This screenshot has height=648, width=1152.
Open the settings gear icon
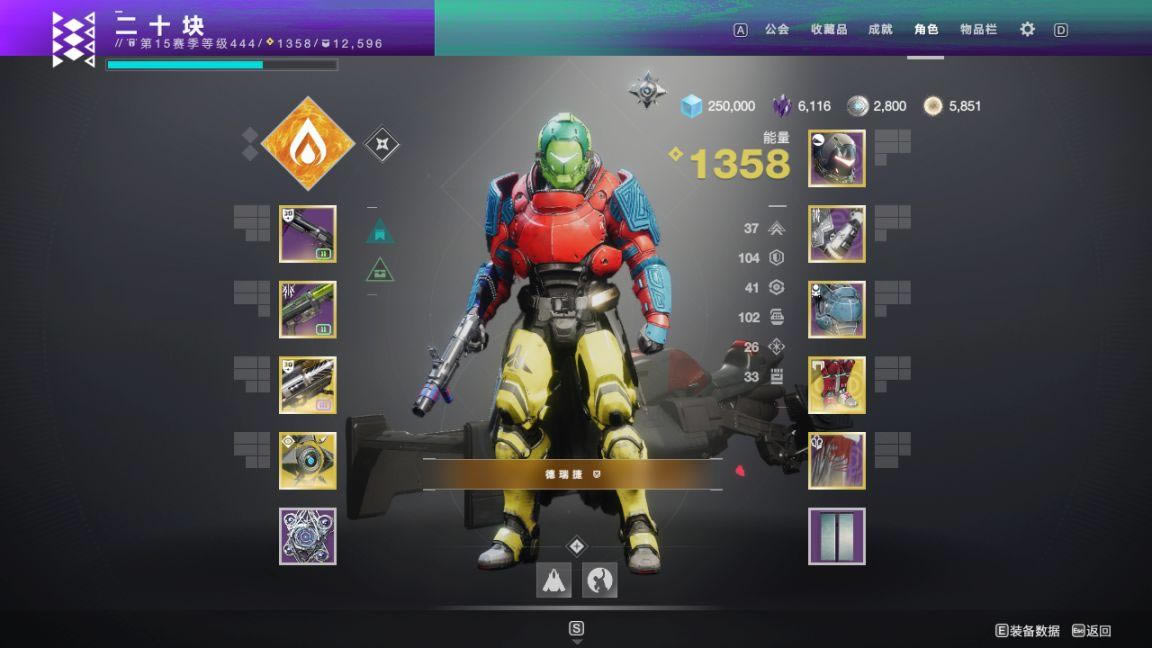click(x=1027, y=30)
